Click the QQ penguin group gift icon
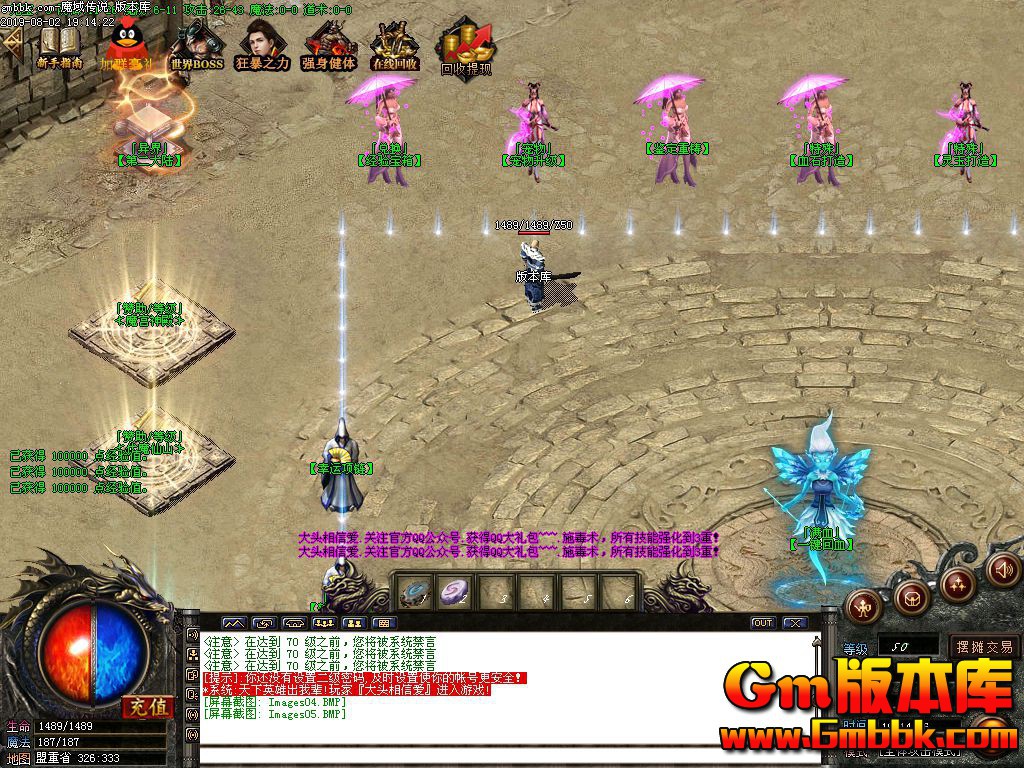The height and width of the screenshot is (768, 1024). (126, 45)
